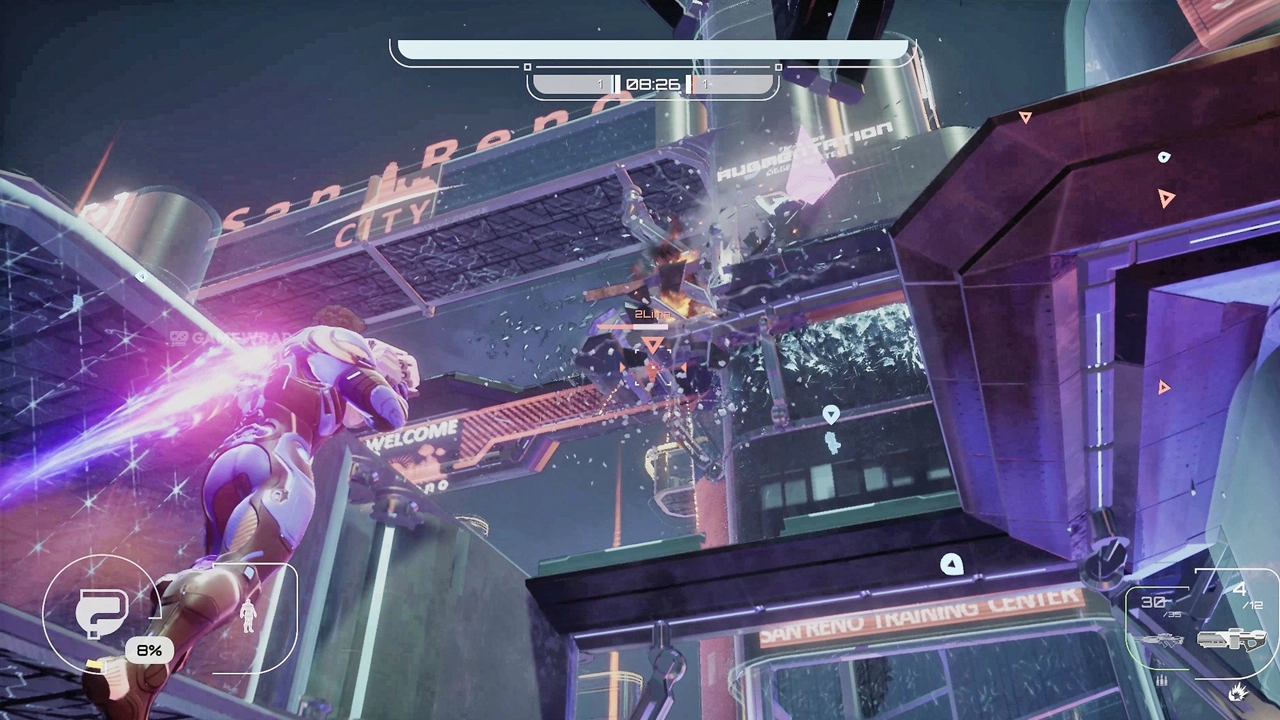Viewport: 1280px width, 720px height.
Task: Switch to the heavy launcher weapon icon
Action: coord(1231,638)
